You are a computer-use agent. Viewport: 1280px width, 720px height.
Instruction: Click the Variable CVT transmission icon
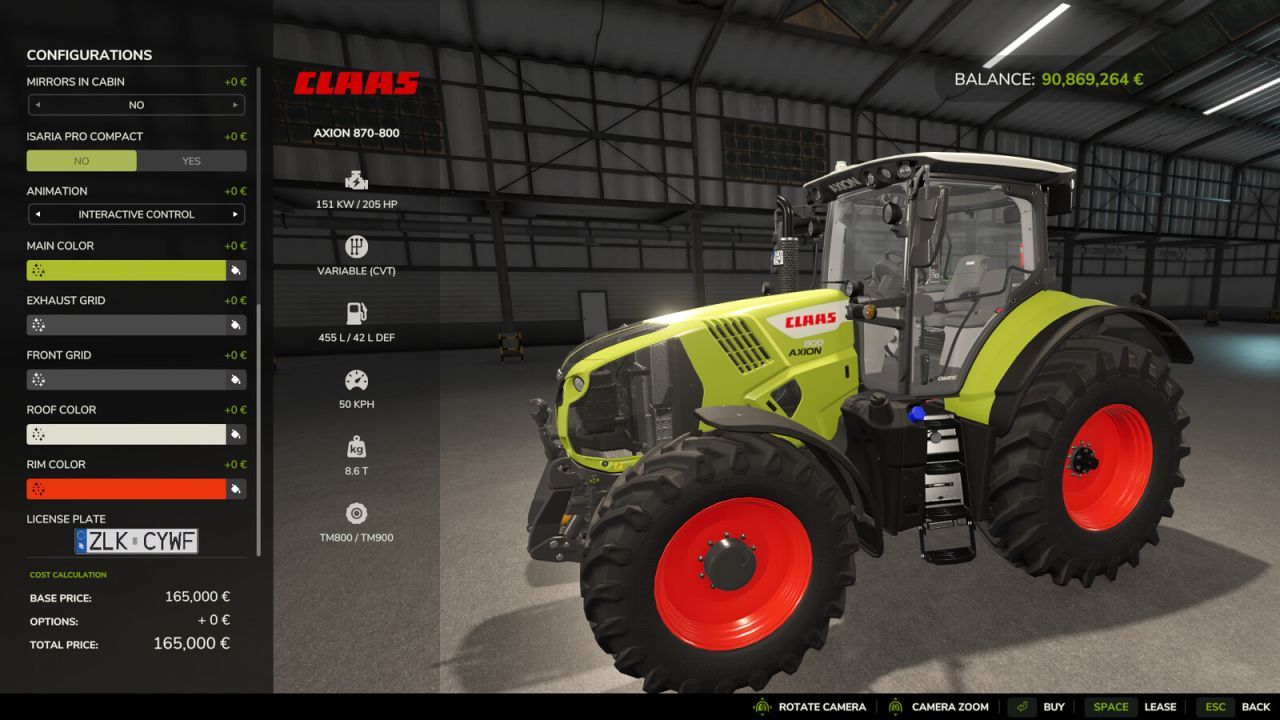pos(356,246)
